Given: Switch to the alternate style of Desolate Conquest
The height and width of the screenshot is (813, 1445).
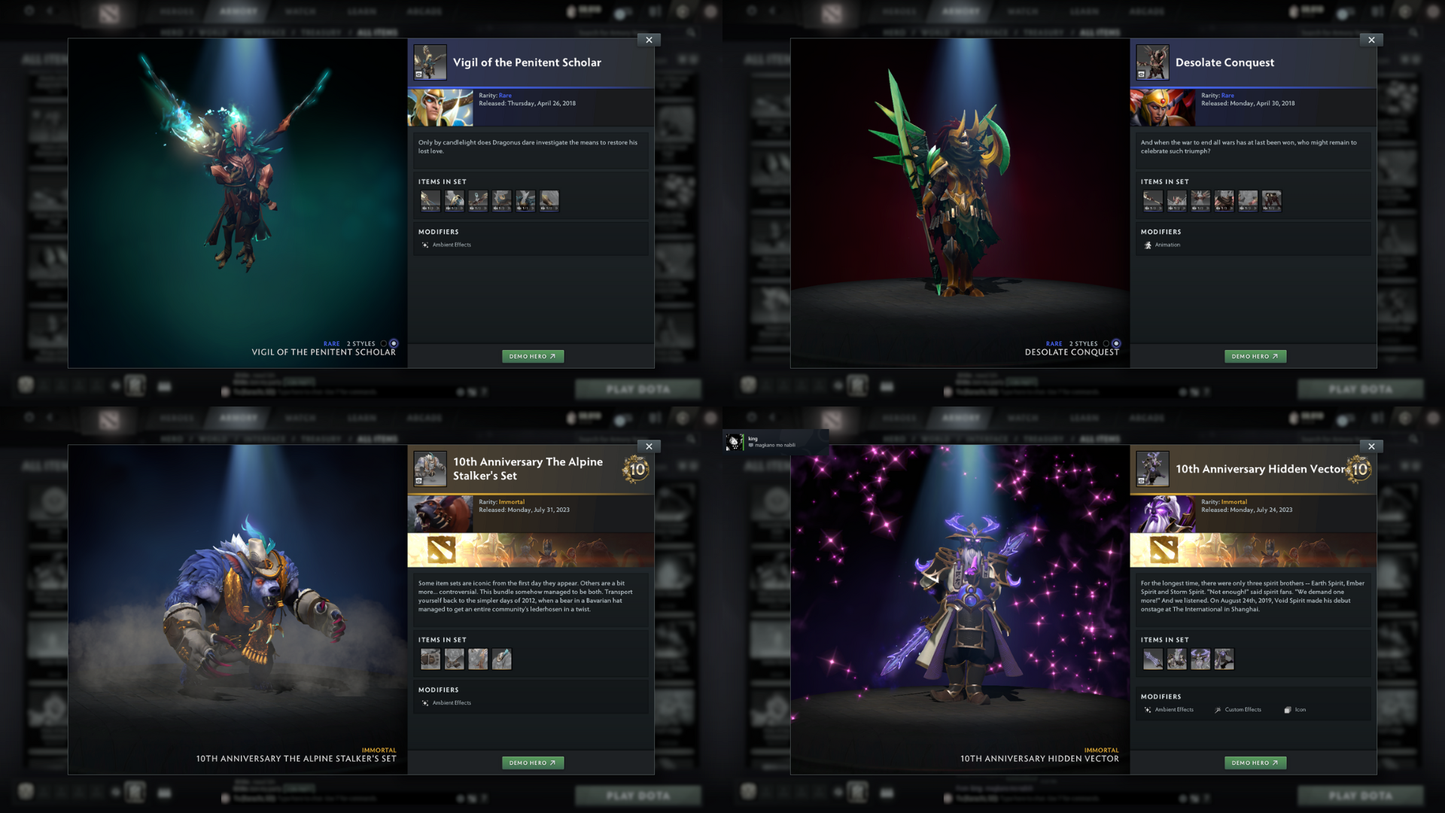Looking at the screenshot, I should tap(1106, 343).
